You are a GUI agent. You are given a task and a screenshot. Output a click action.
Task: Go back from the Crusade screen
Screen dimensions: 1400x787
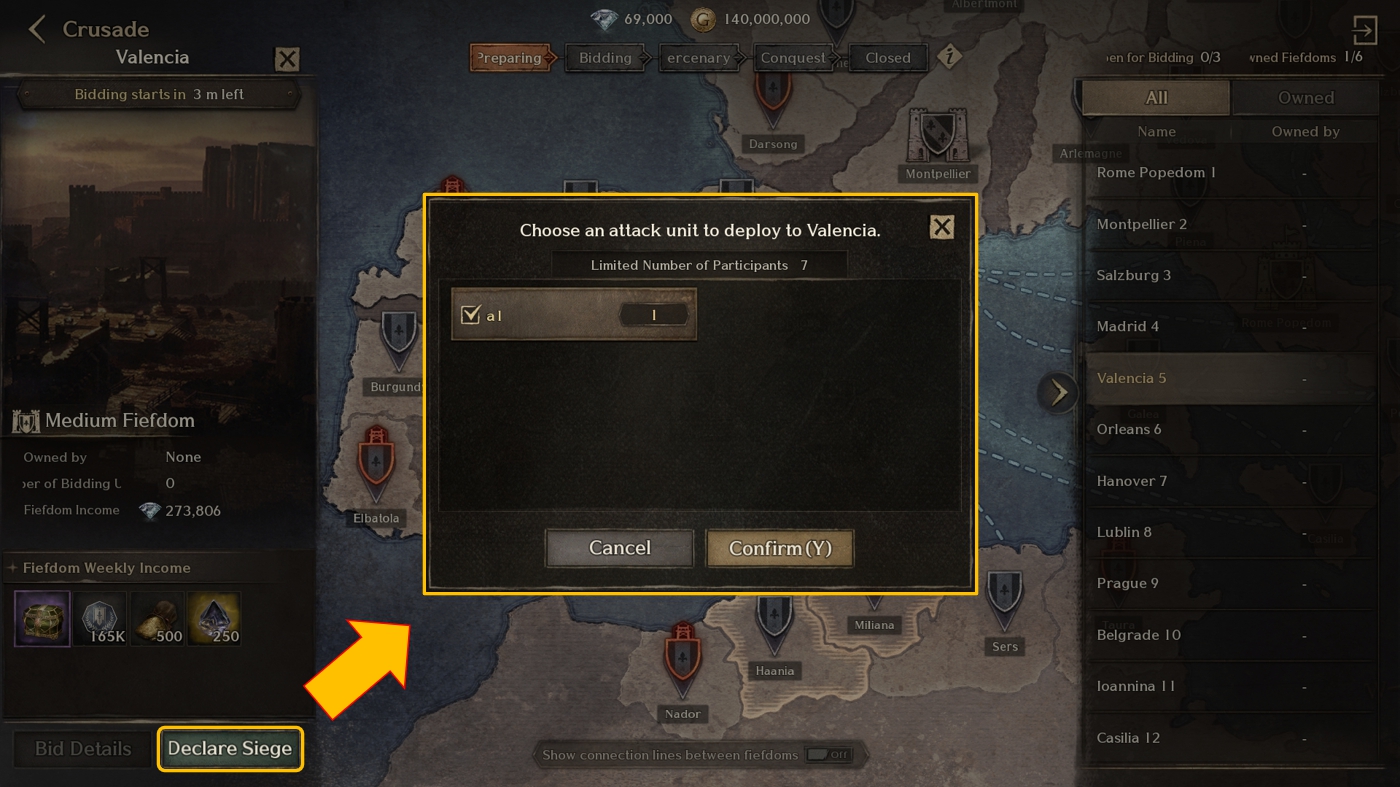[x=37, y=29]
